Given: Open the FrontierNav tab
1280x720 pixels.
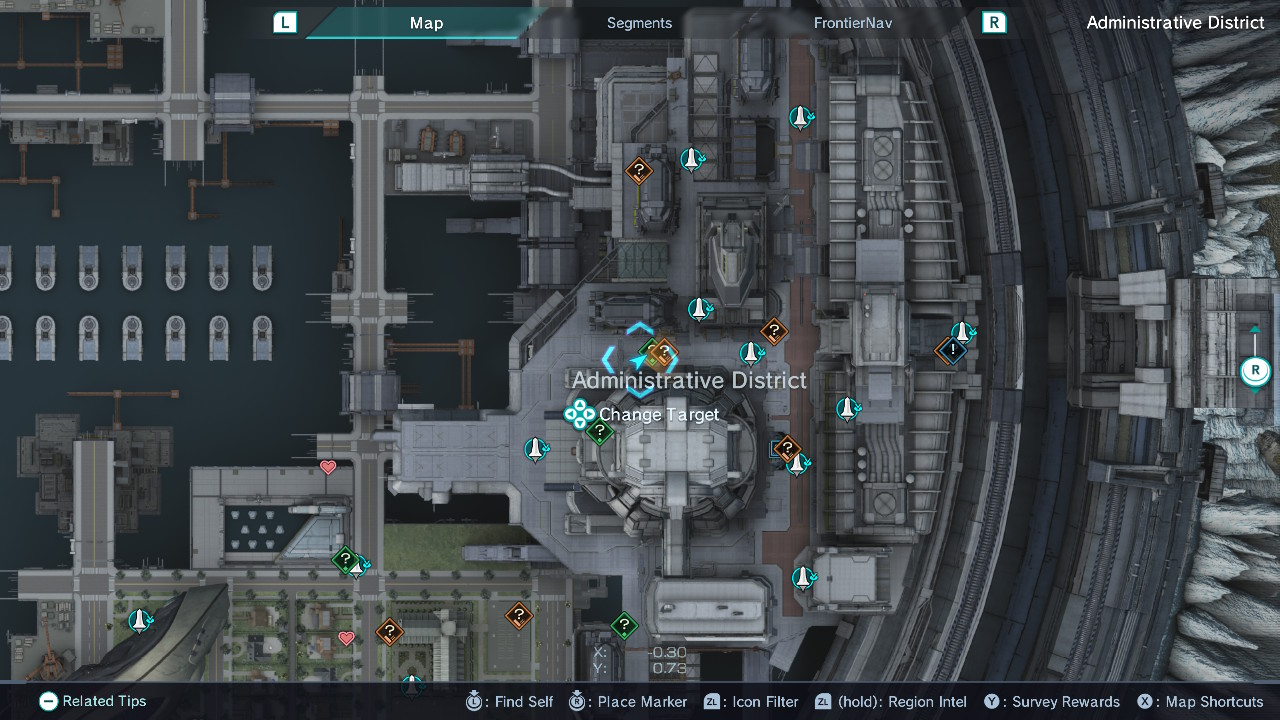Looking at the screenshot, I should coord(852,22).
